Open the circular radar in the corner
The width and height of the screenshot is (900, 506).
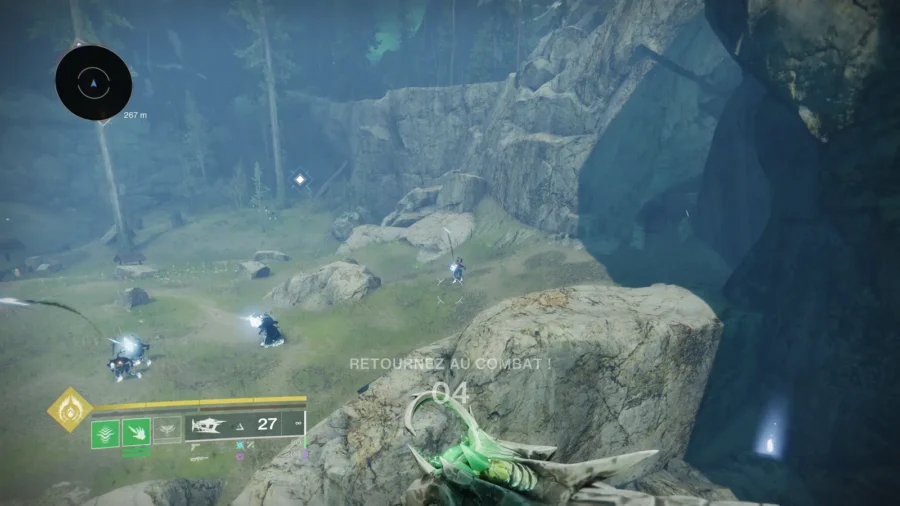point(94,83)
